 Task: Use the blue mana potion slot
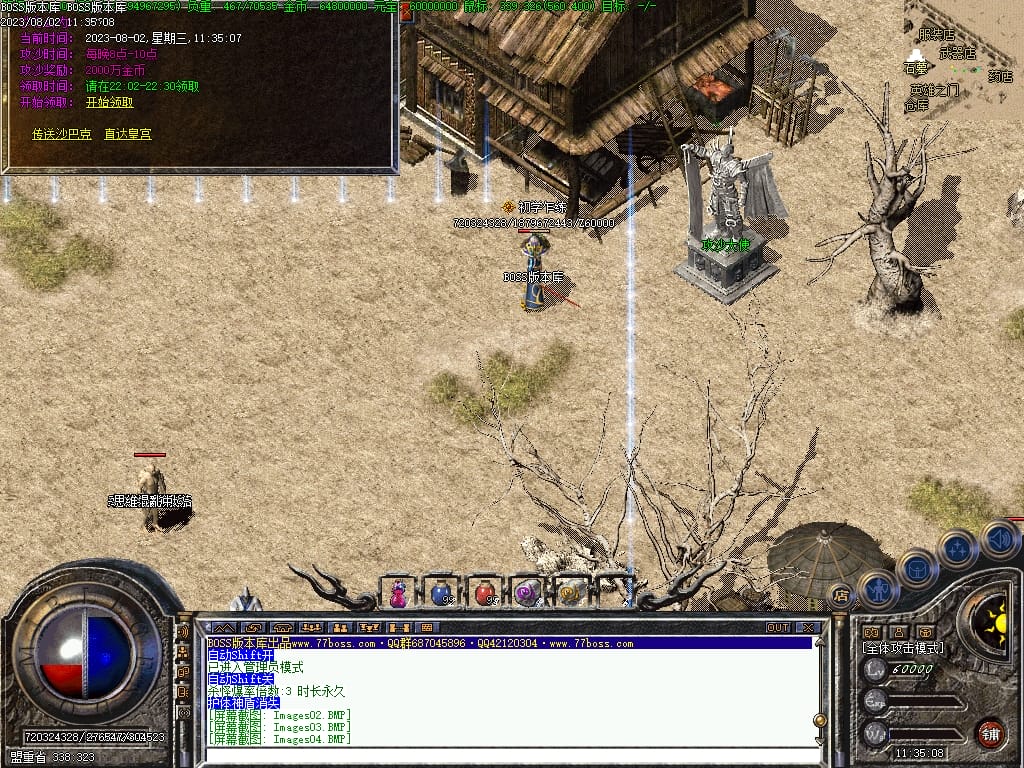click(441, 593)
